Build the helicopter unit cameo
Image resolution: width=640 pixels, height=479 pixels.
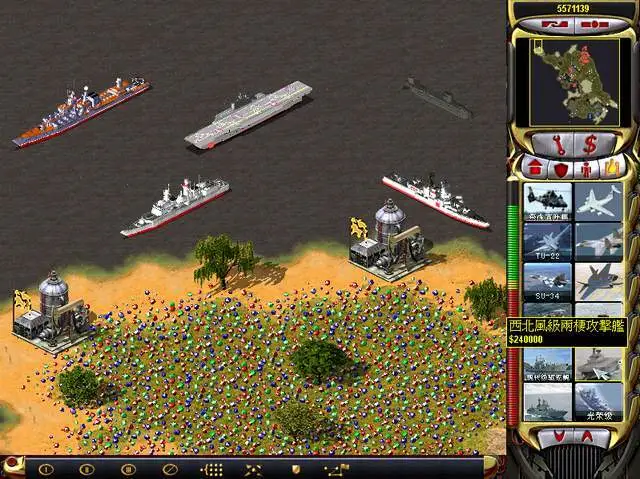(548, 201)
